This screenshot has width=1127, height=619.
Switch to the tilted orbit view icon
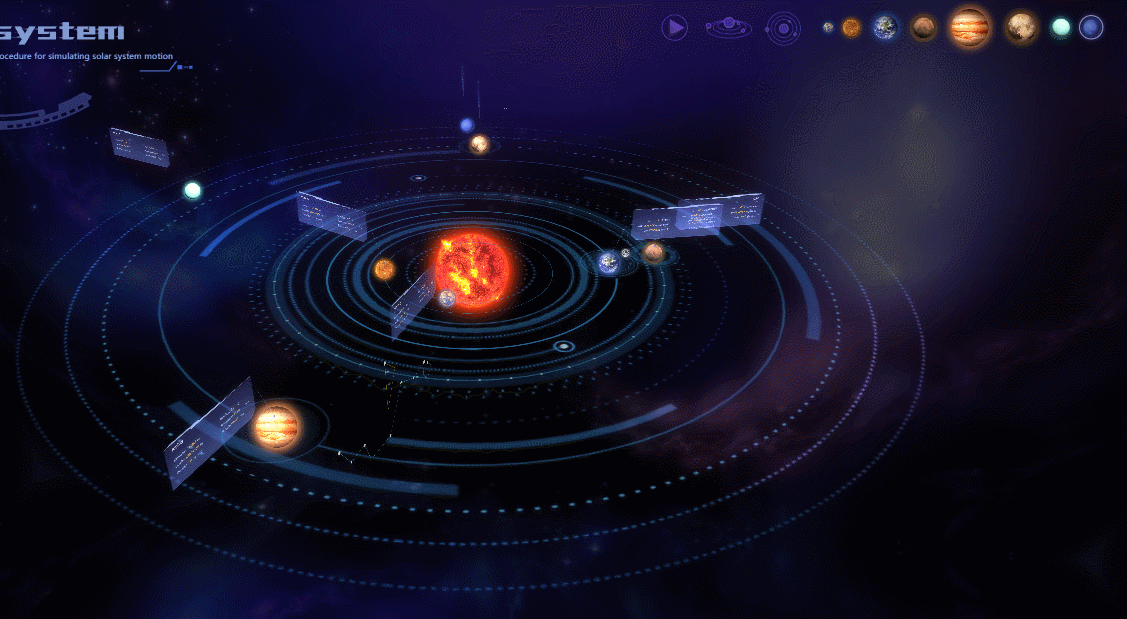pos(728,27)
